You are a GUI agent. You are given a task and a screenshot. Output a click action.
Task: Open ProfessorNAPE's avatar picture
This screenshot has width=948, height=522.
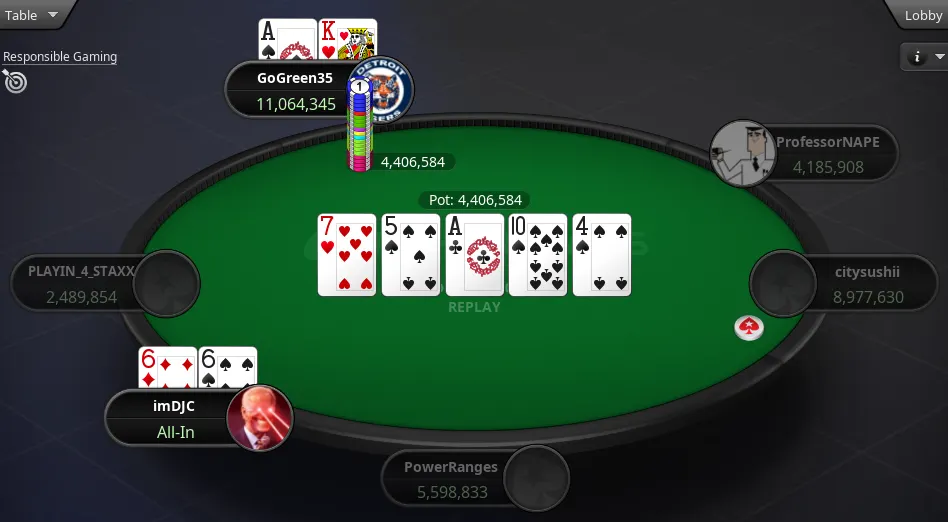(743, 154)
